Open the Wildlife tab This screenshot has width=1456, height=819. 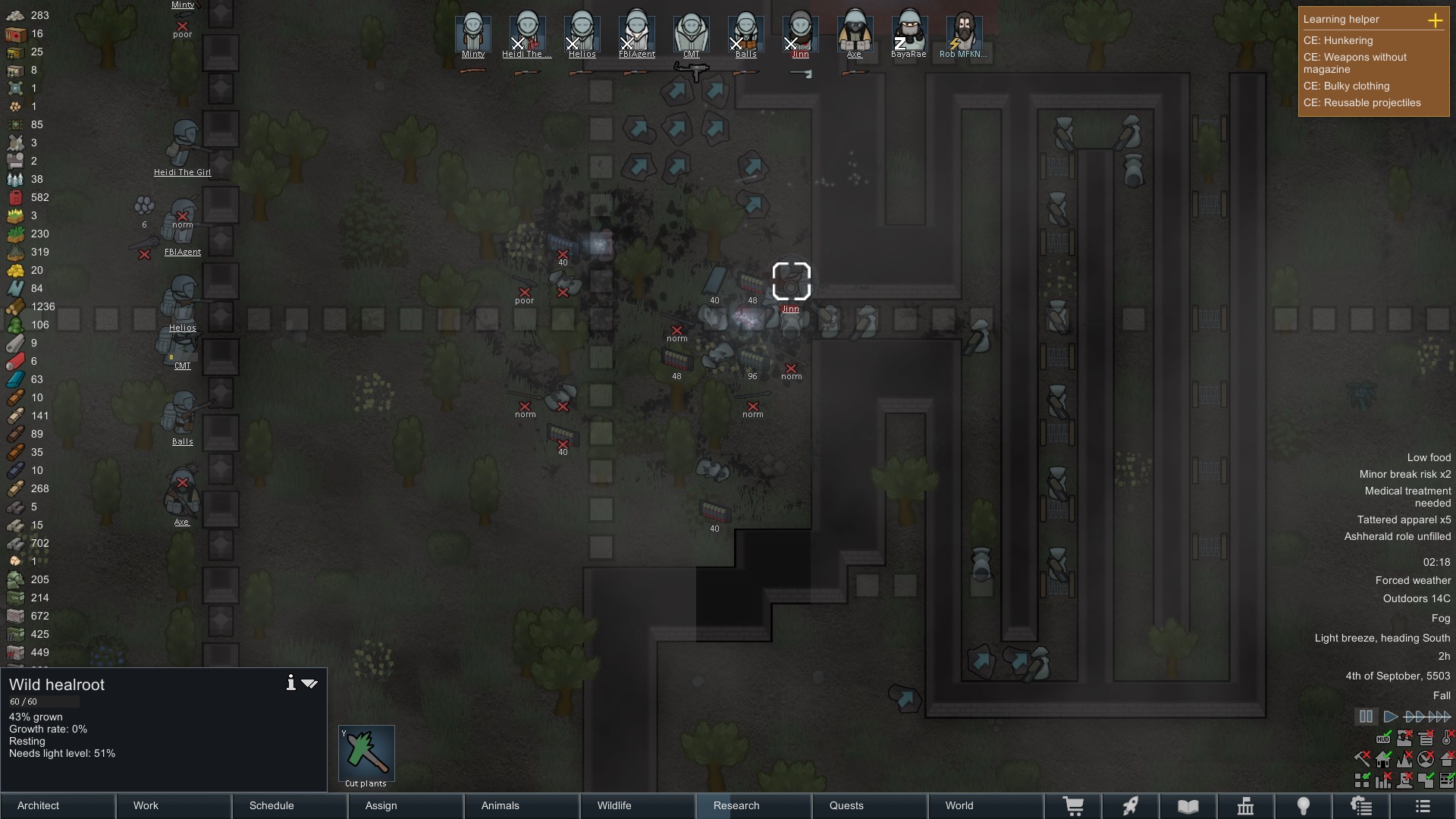point(637,805)
